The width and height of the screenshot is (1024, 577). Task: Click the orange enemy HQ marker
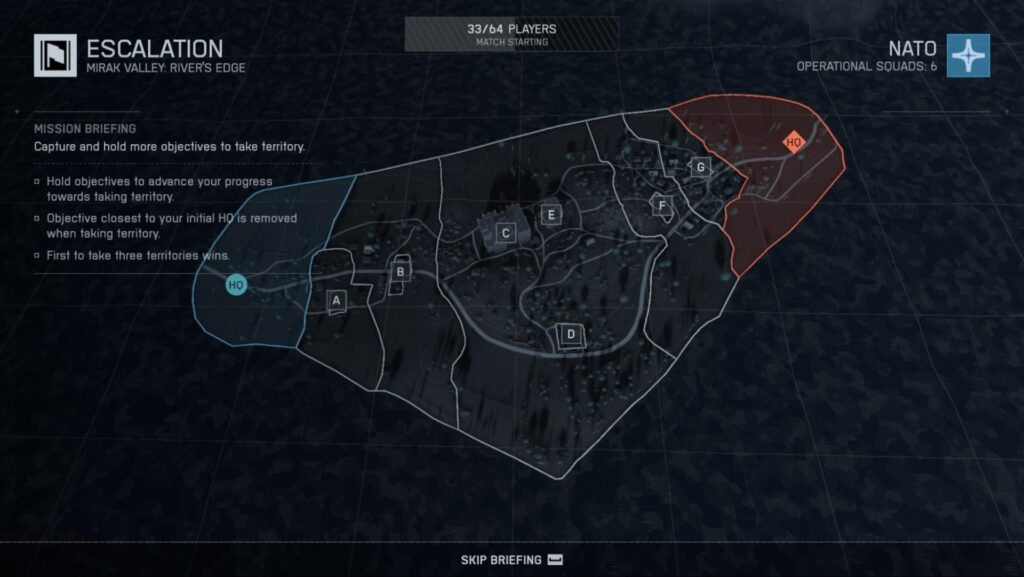click(x=794, y=143)
